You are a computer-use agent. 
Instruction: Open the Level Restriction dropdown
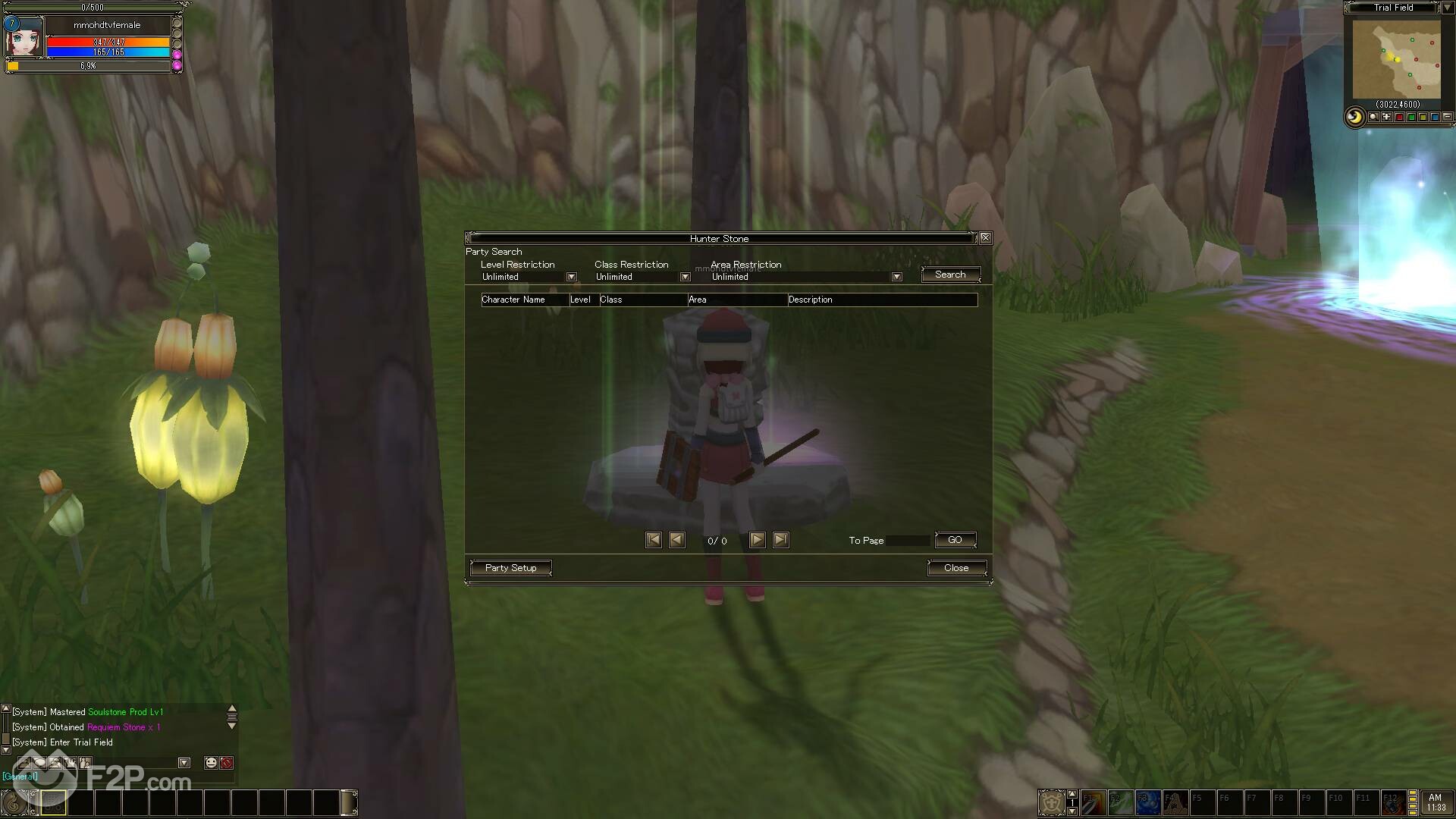(572, 277)
